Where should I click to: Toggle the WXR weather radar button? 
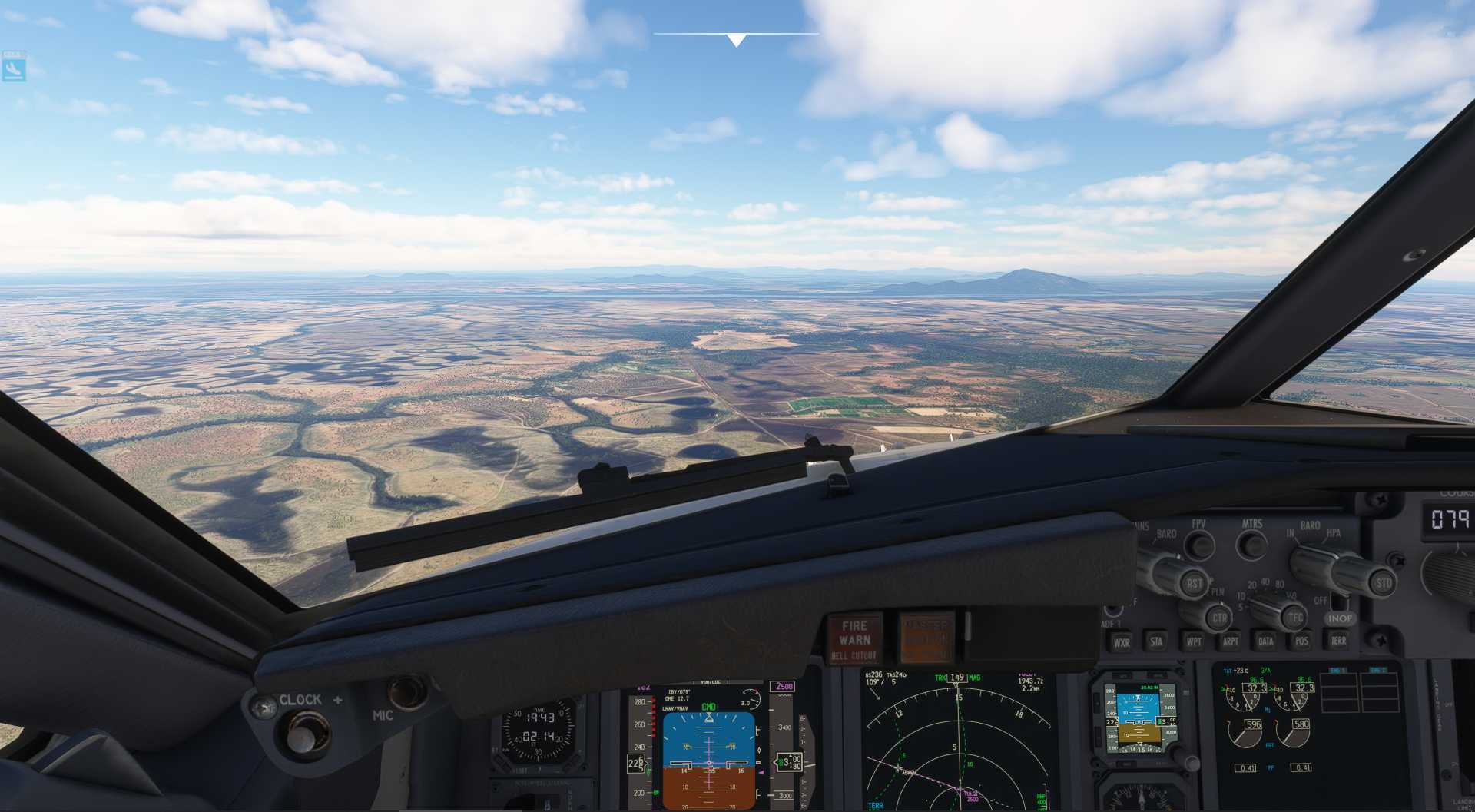click(1122, 642)
